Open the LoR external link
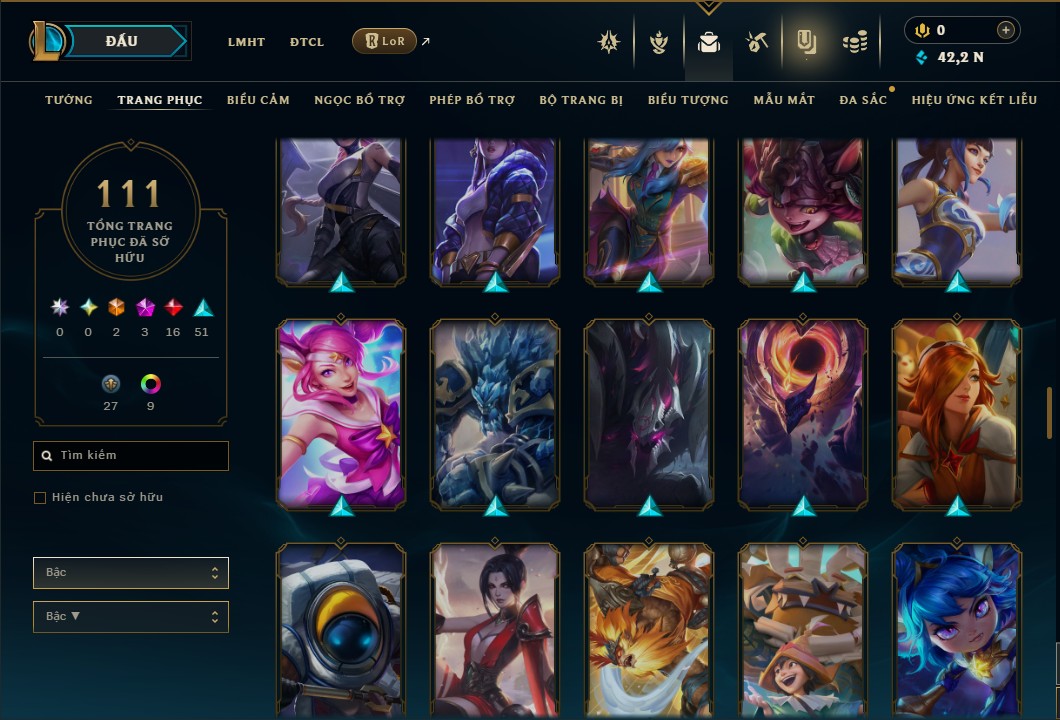Screen dimensions: 1060x720 click(385, 41)
